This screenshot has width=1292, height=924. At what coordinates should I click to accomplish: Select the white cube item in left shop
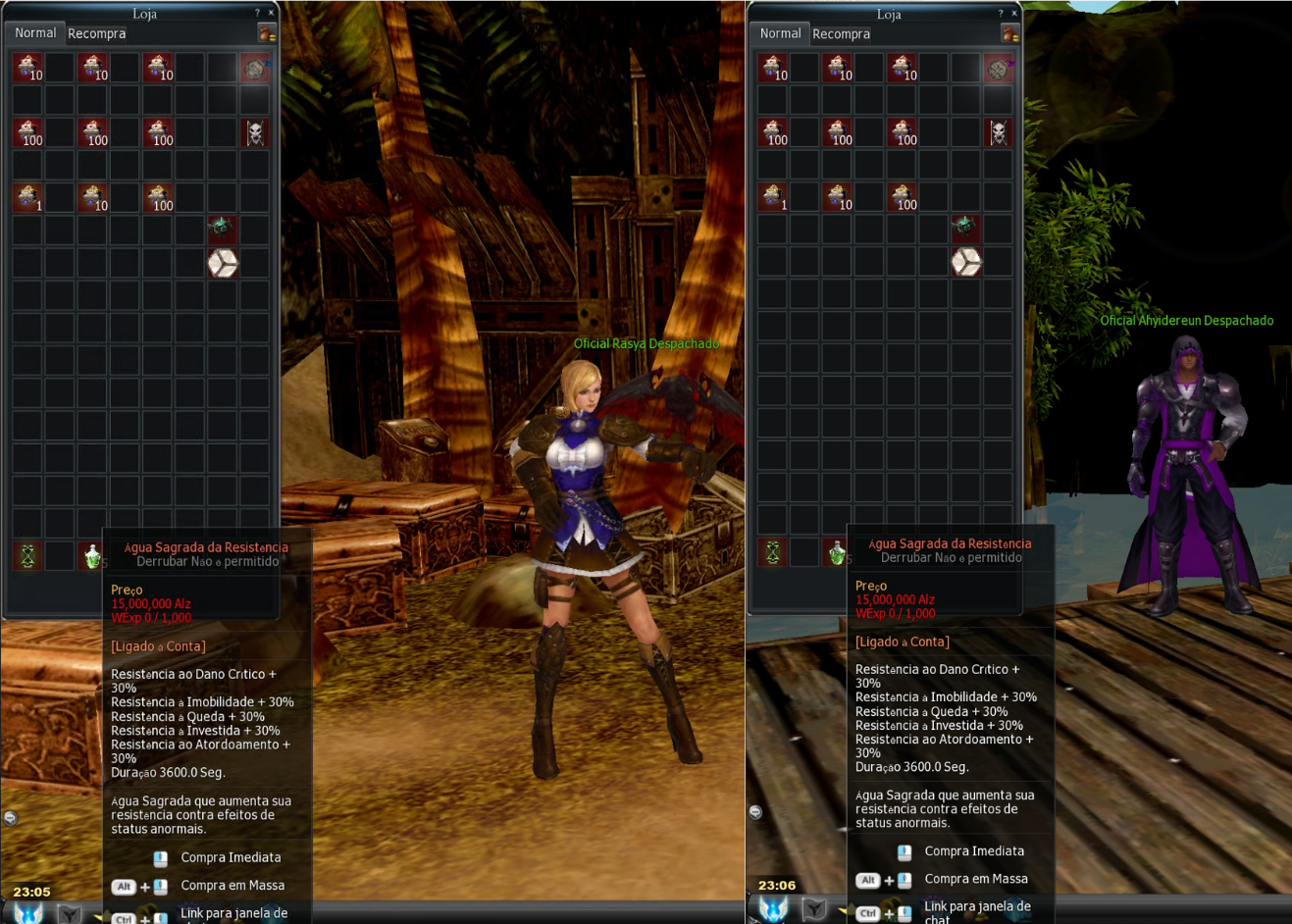[223, 263]
